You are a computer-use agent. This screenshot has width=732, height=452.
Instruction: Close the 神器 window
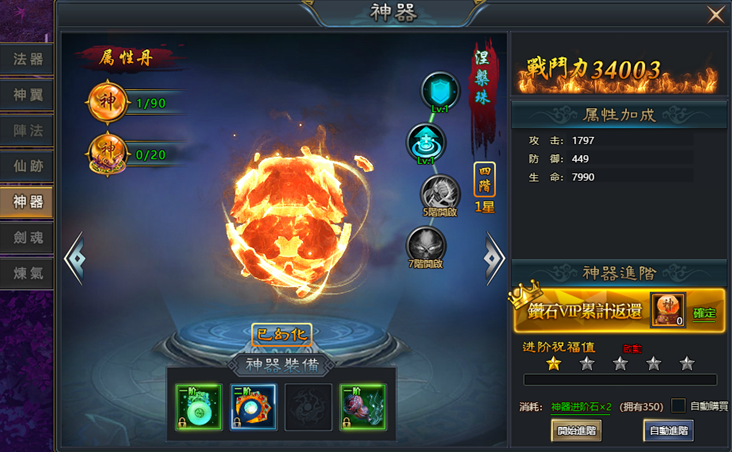point(715,14)
